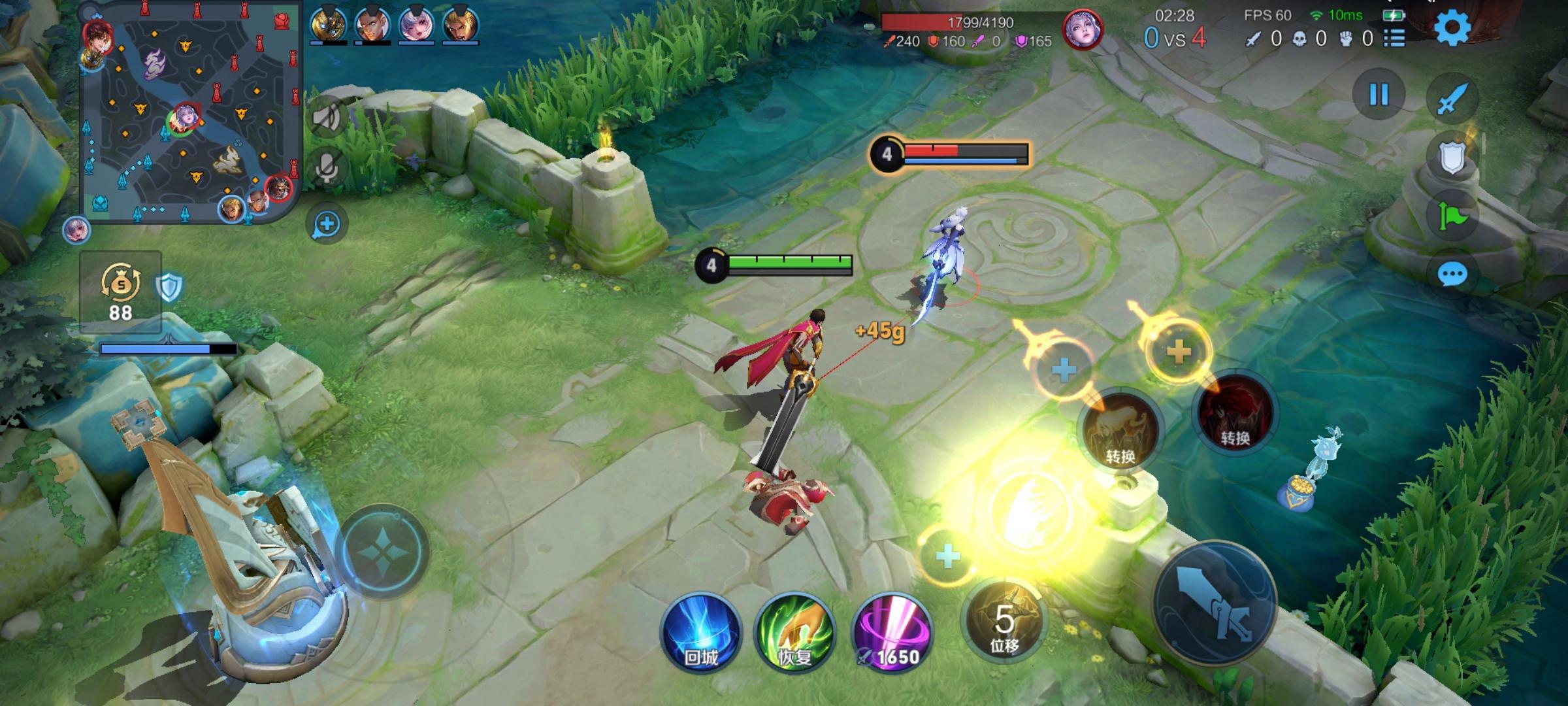Open the quick chat message bubble
1568x706 pixels.
(1452, 275)
